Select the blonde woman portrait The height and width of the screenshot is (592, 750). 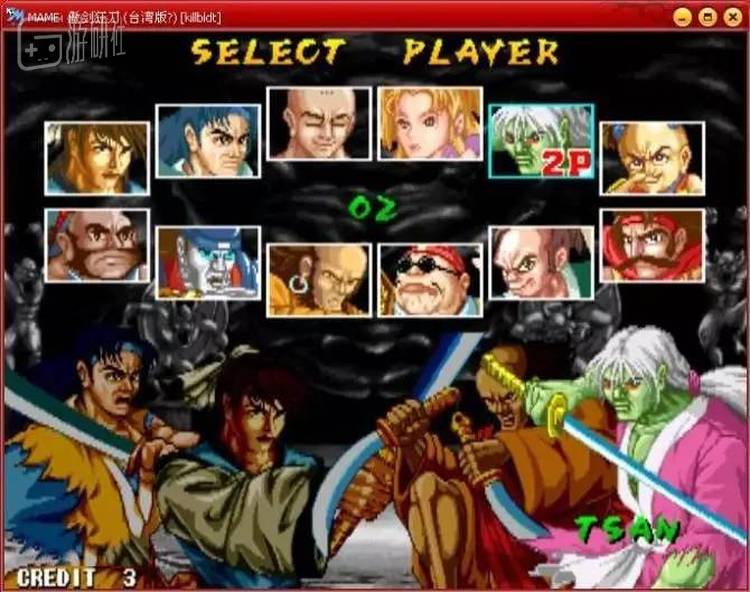[430, 123]
